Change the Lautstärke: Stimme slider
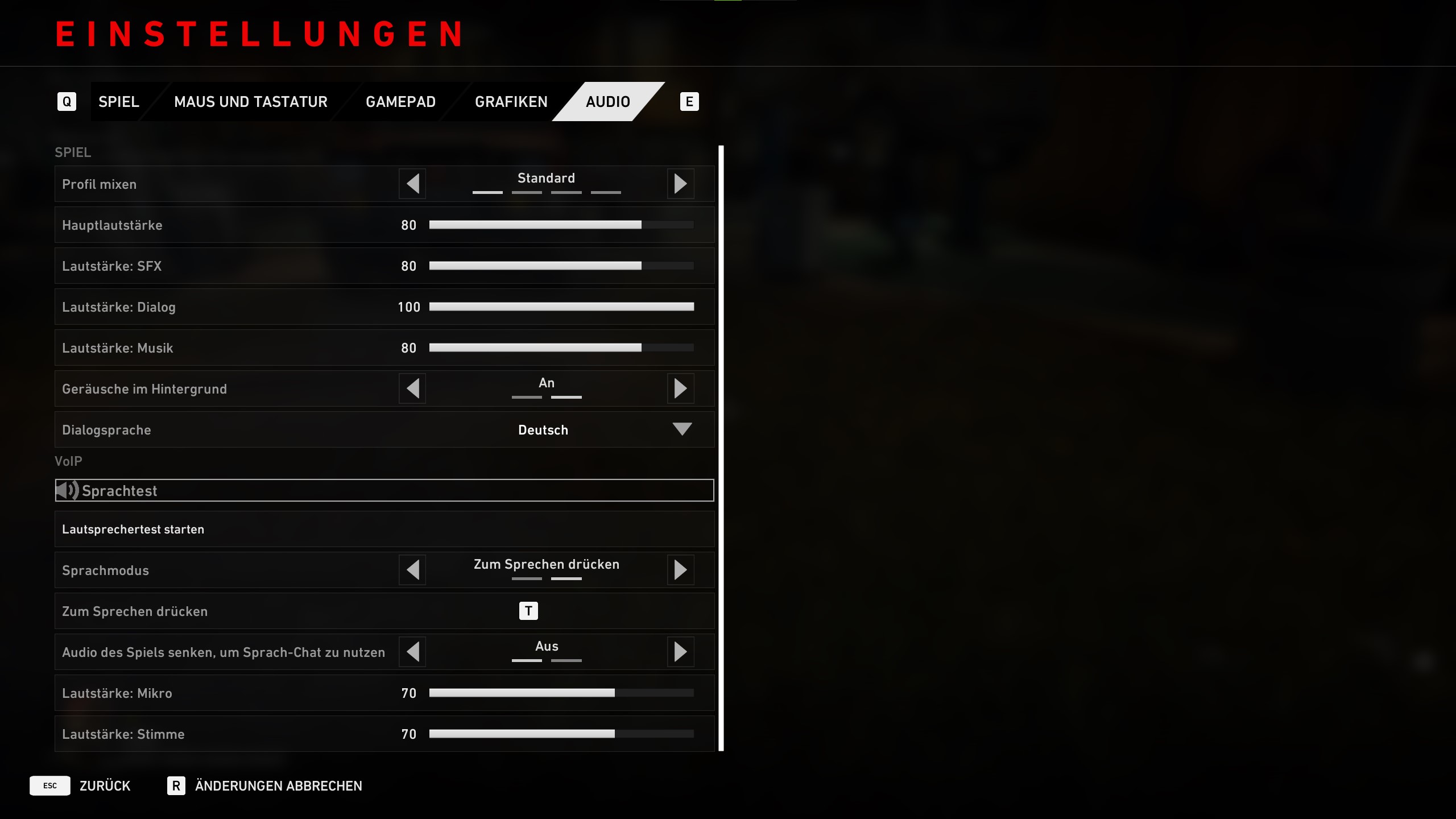The image size is (1456, 819). tap(561, 734)
